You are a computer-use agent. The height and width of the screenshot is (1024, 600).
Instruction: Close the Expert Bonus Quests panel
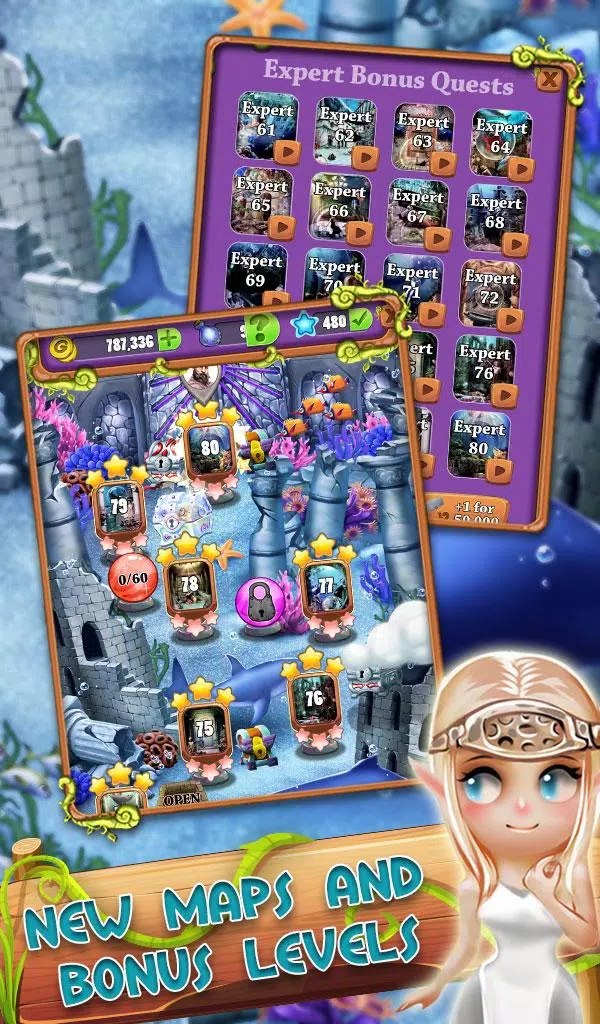coord(548,78)
